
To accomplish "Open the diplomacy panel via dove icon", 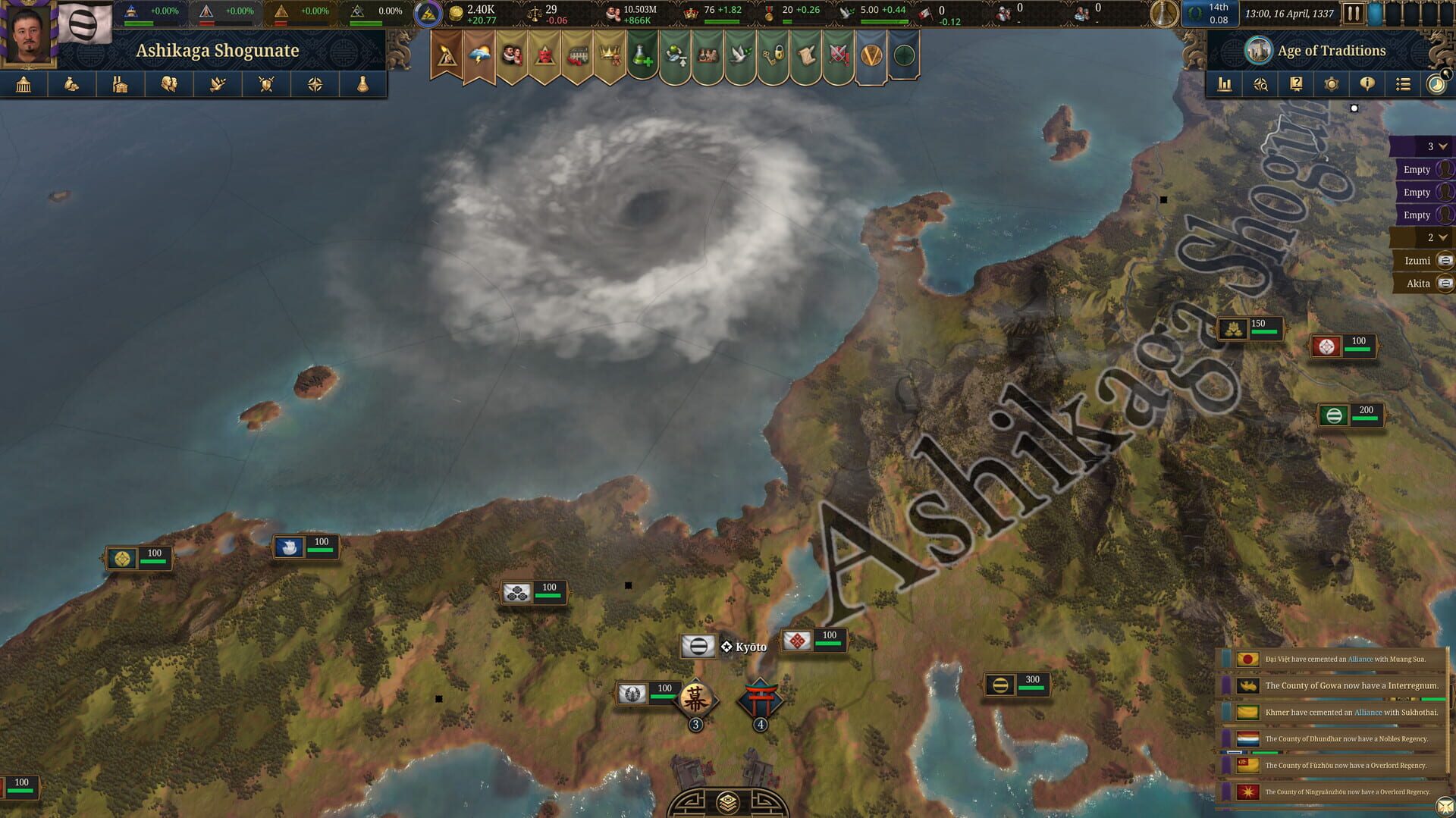I will 218,84.
